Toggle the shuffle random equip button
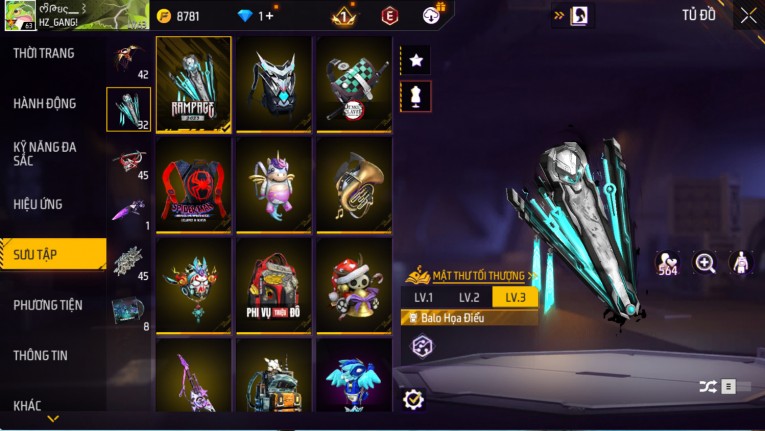765x431 pixels. (708, 386)
